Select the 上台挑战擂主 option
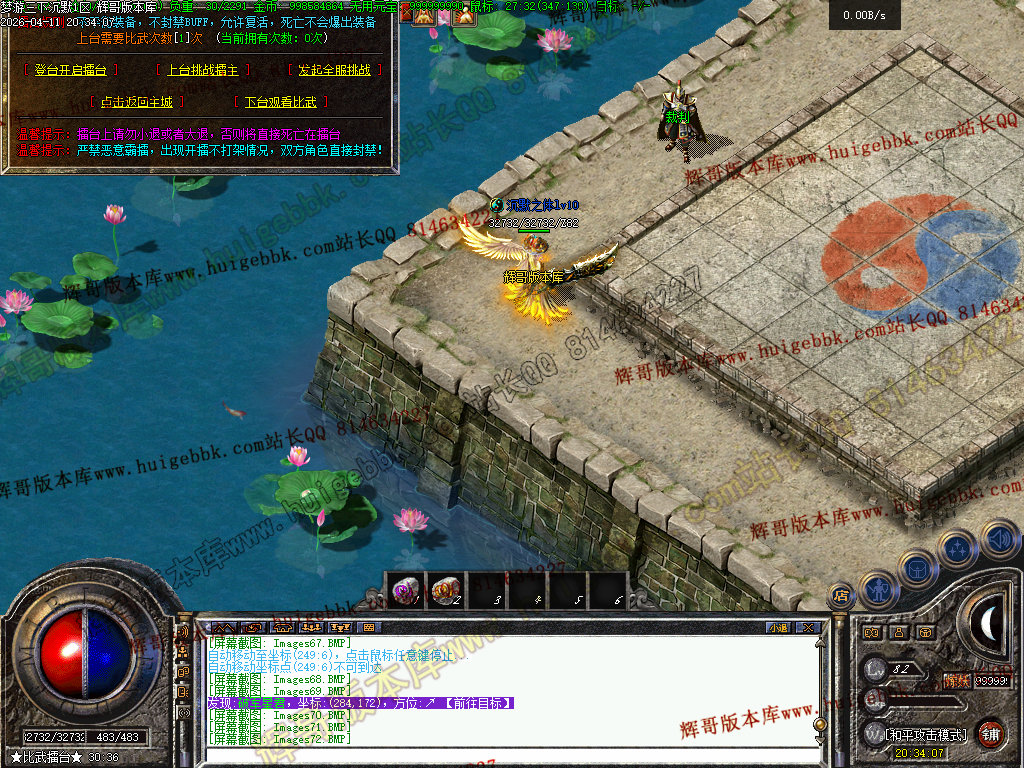This screenshot has height=768, width=1024. coord(207,70)
